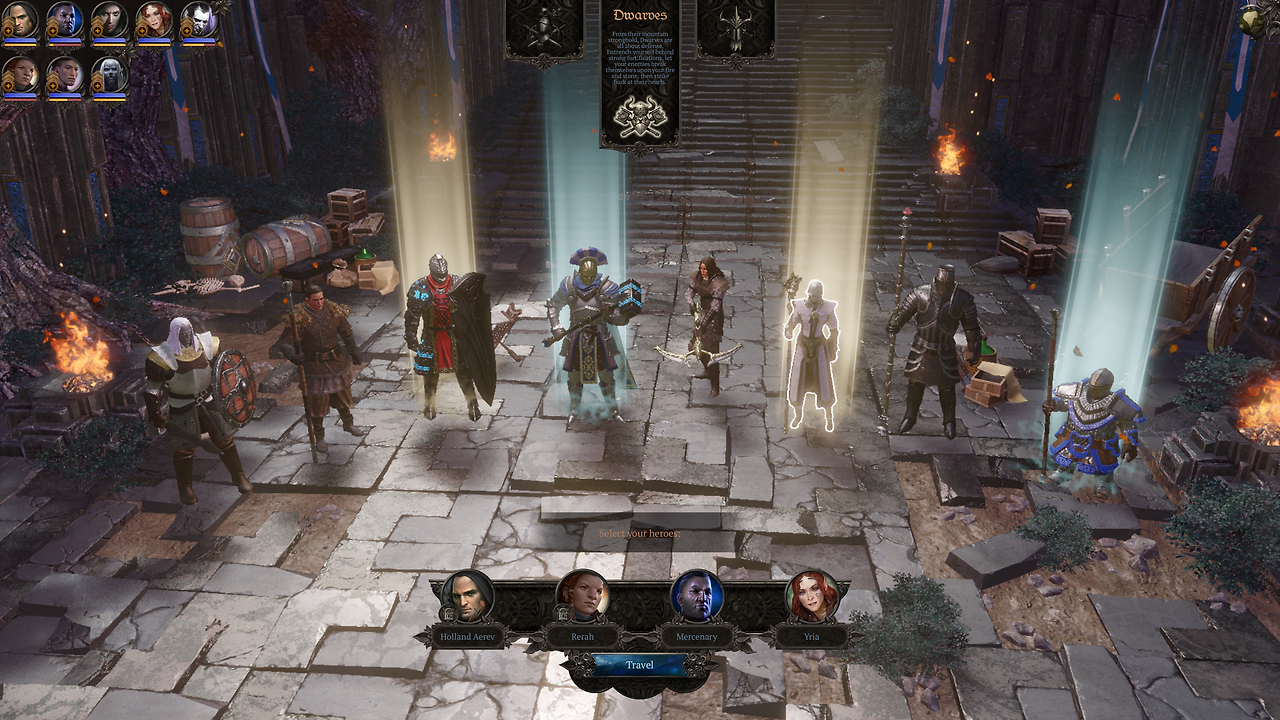Choose the Rerah hero slot
The width and height of the screenshot is (1280, 720).
click(x=582, y=598)
